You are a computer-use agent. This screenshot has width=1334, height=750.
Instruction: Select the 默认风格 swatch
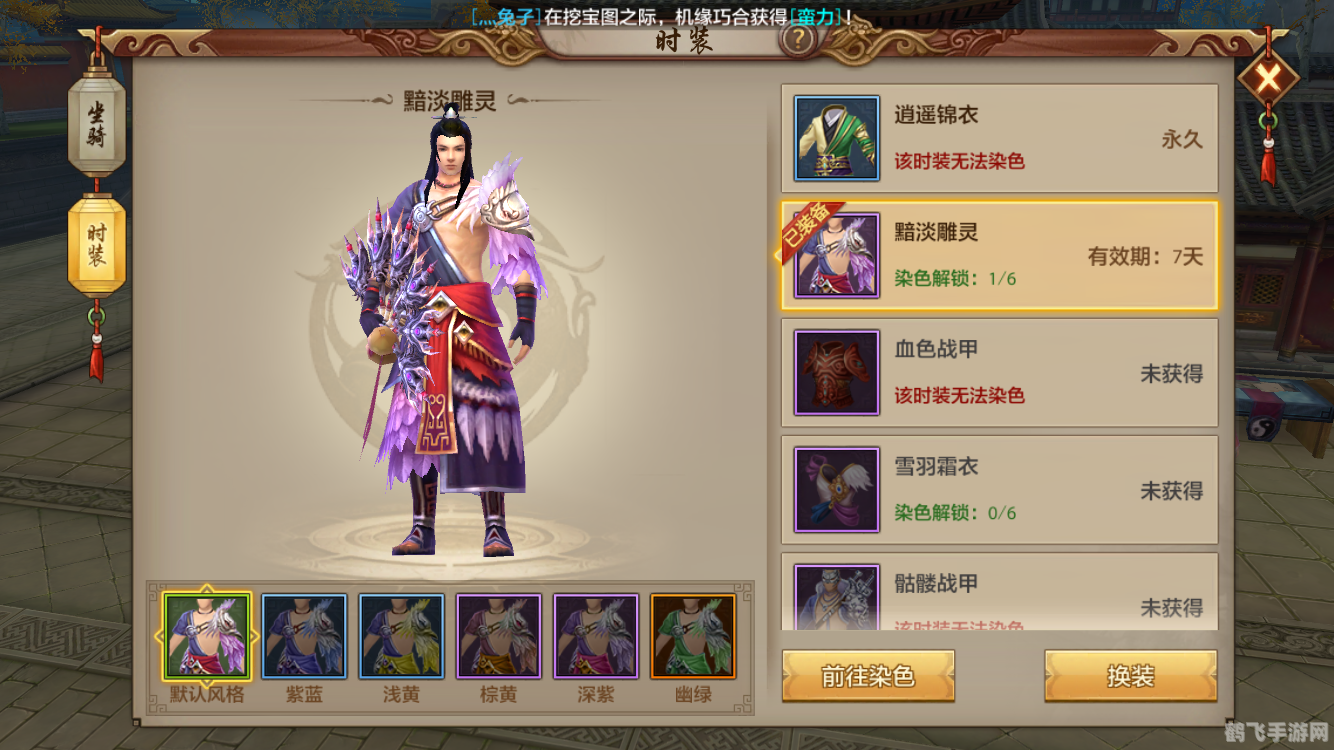(x=208, y=633)
